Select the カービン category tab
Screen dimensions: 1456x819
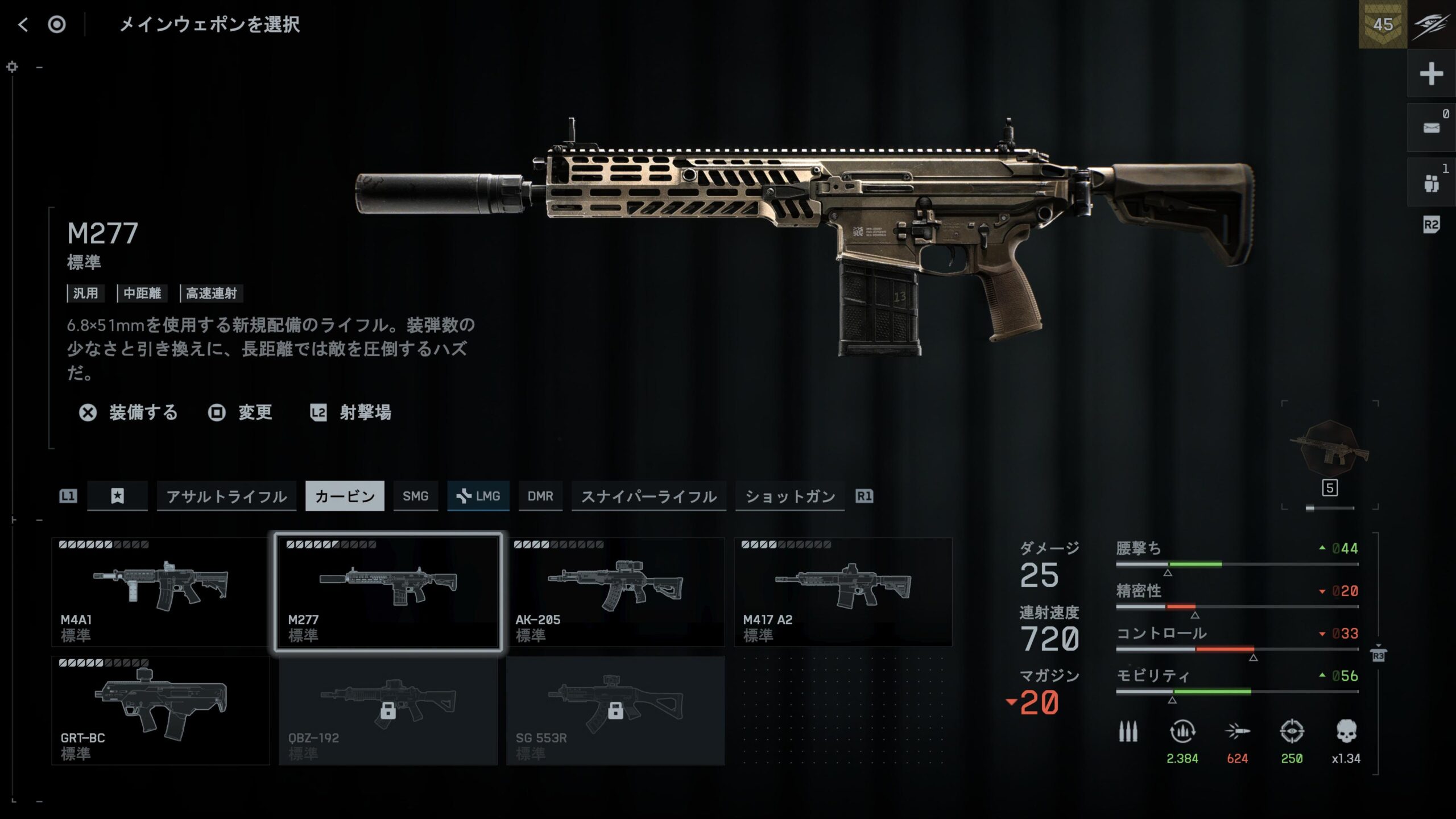(345, 497)
